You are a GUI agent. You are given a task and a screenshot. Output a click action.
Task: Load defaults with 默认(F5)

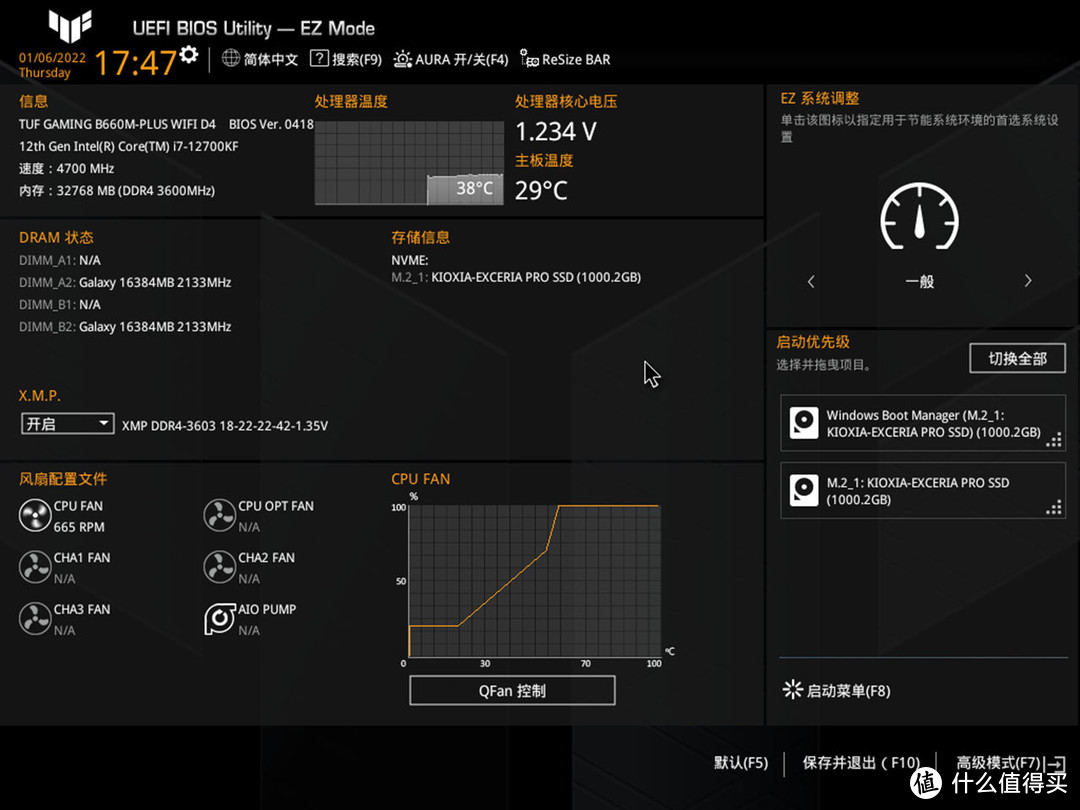pos(741,763)
